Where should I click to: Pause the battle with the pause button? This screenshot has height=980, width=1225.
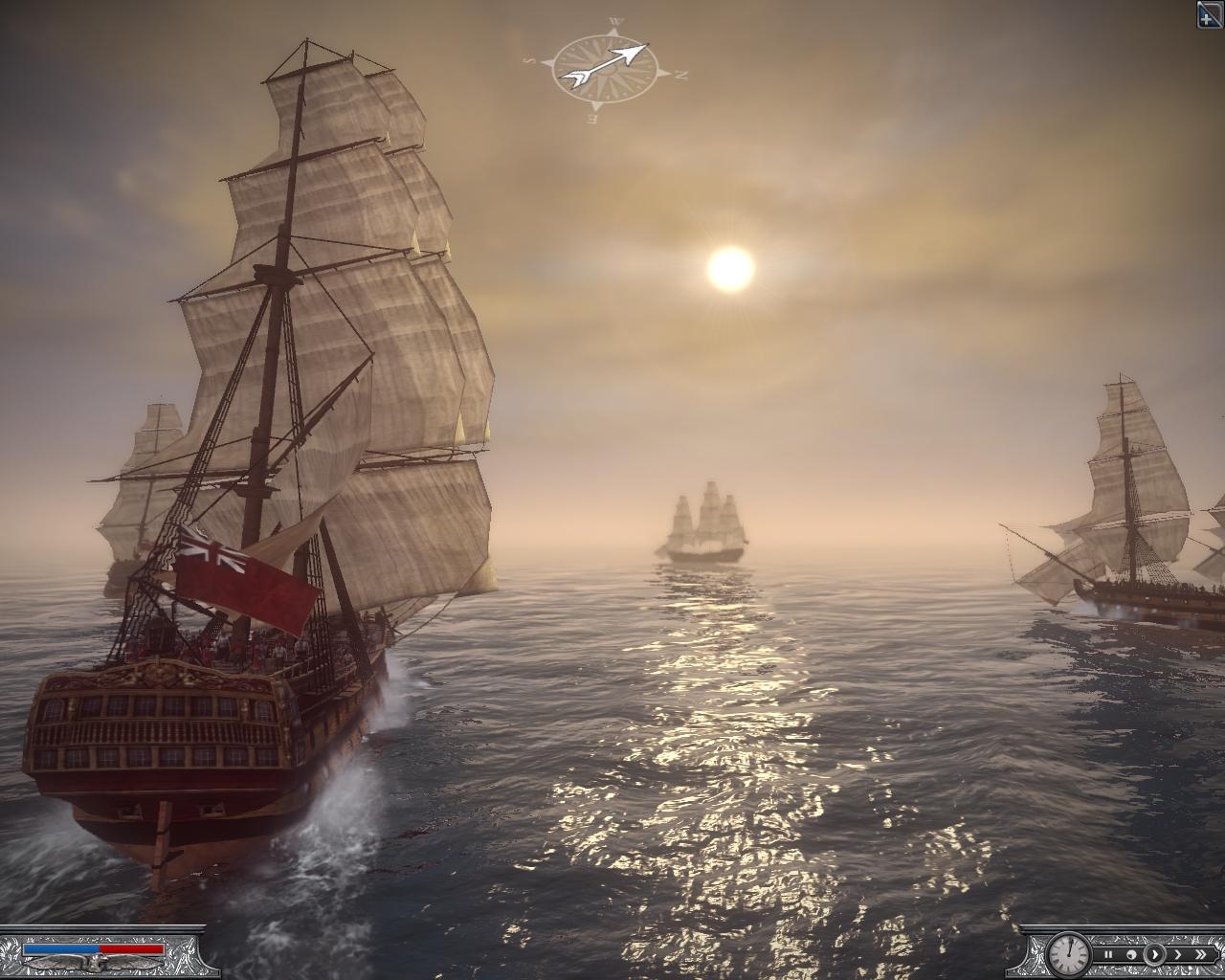coord(1108,954)
